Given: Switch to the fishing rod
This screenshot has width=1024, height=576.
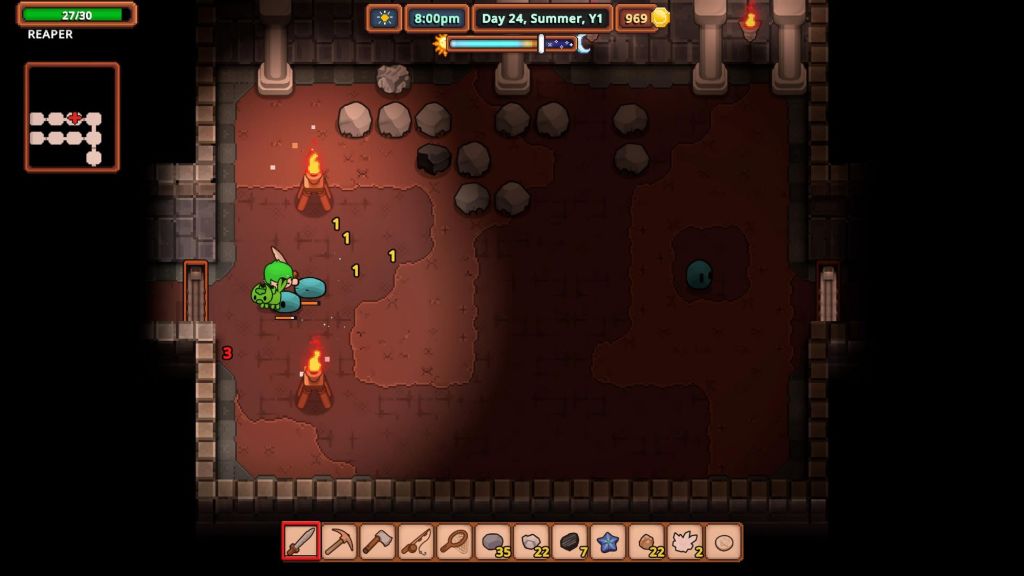Looking at the screenshot, I should (416, 542).
